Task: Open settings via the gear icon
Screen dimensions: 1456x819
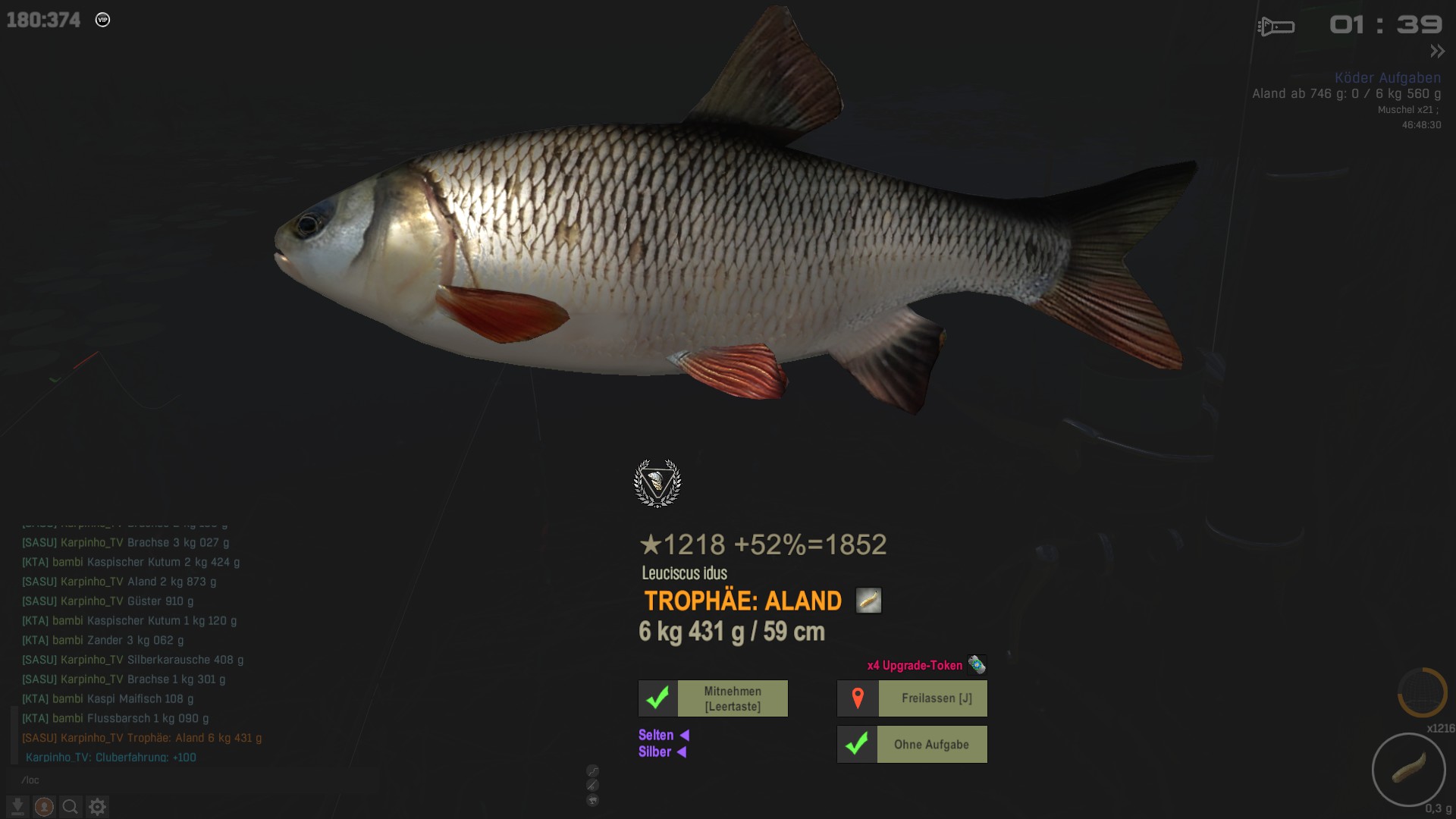Action: tap(97, 807)
